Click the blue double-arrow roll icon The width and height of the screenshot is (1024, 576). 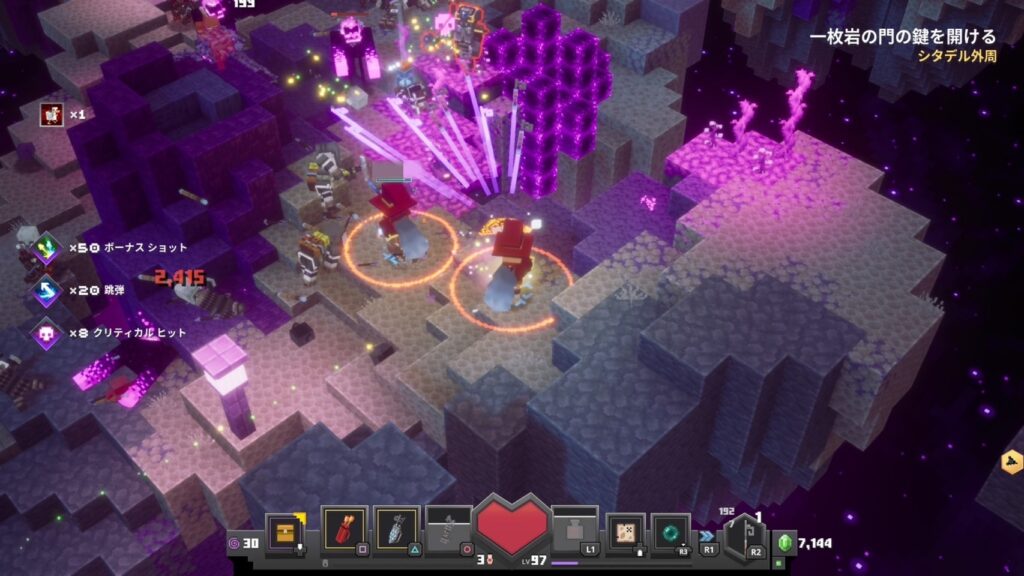pos(706,536)
